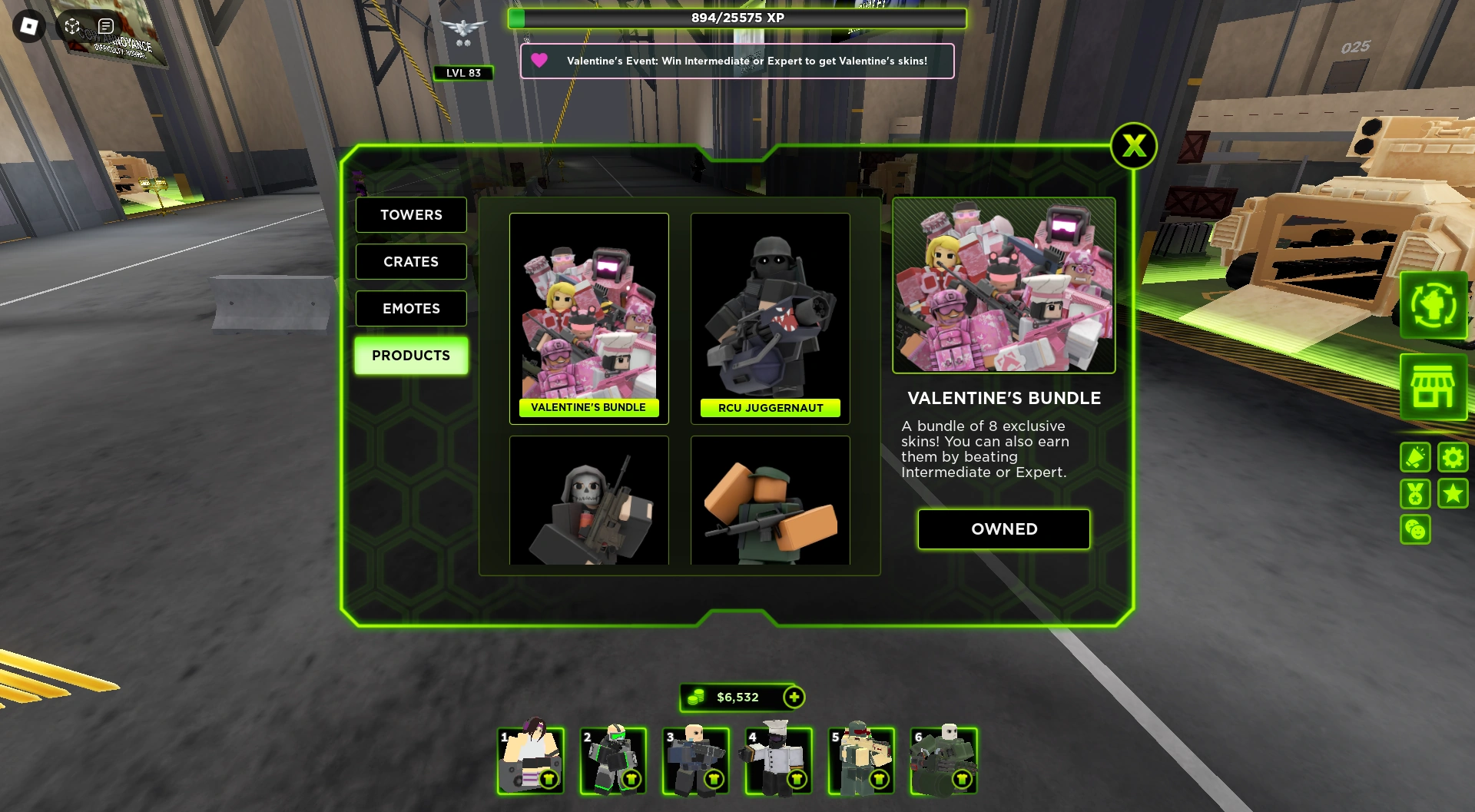This screenshot has height=812, width=1475.
Task: Open emotes via the smiley faces icon
Action: point(1415,530)
